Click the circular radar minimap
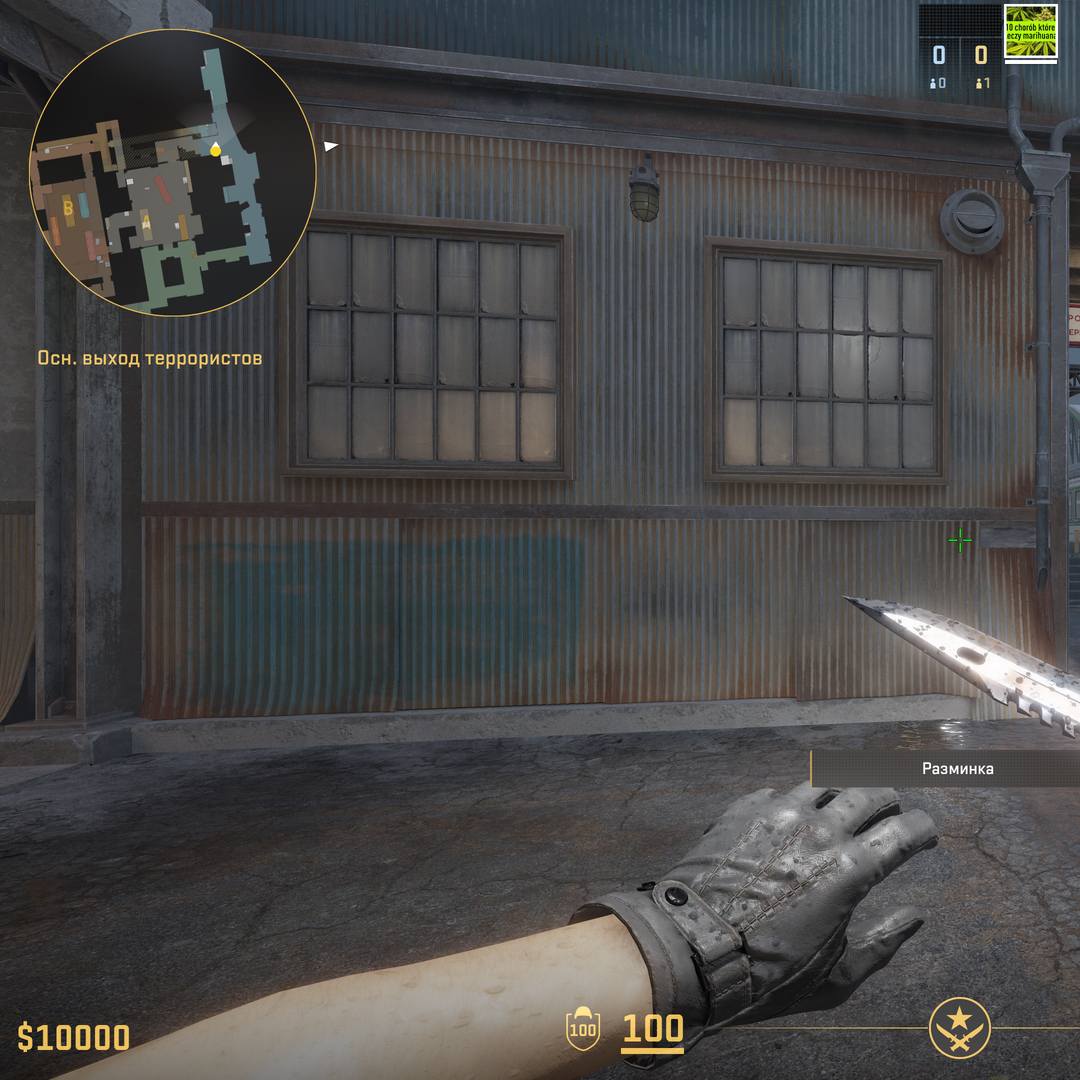This screenshot has height=1080, width=1080. coord(173,172)
